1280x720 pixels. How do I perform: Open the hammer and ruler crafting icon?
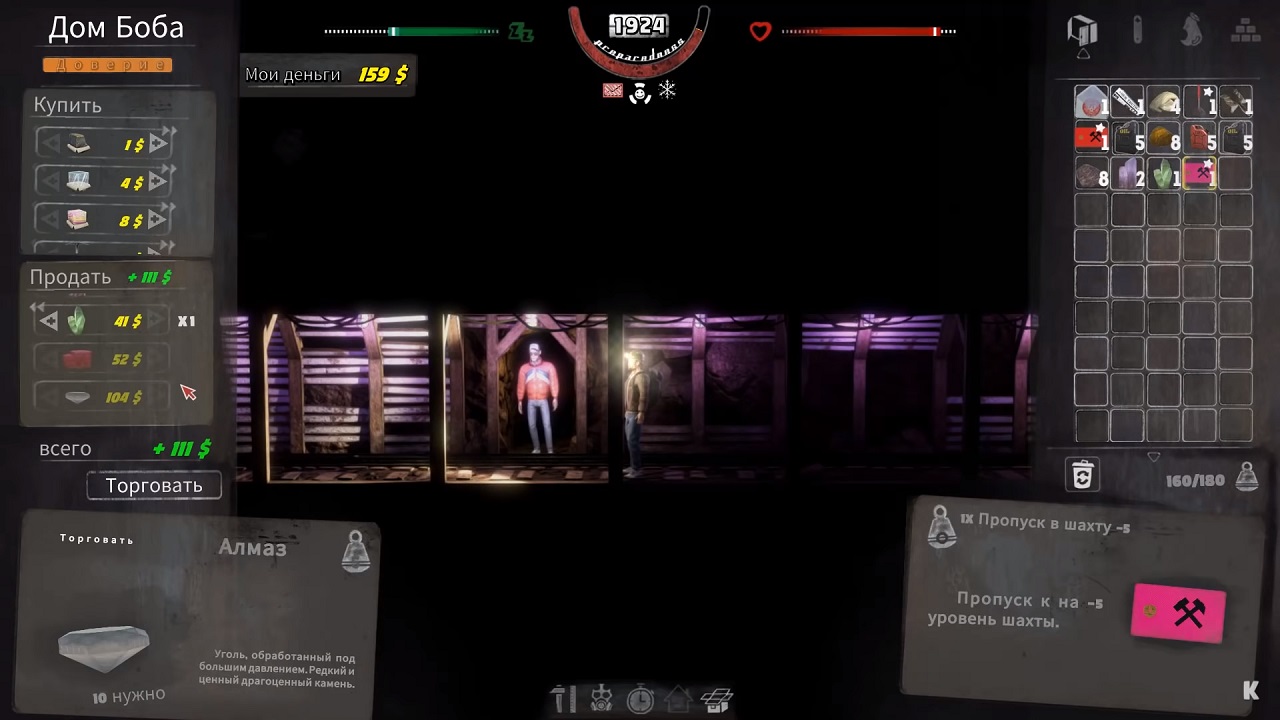pyautogui.click(x=564, y=698)
